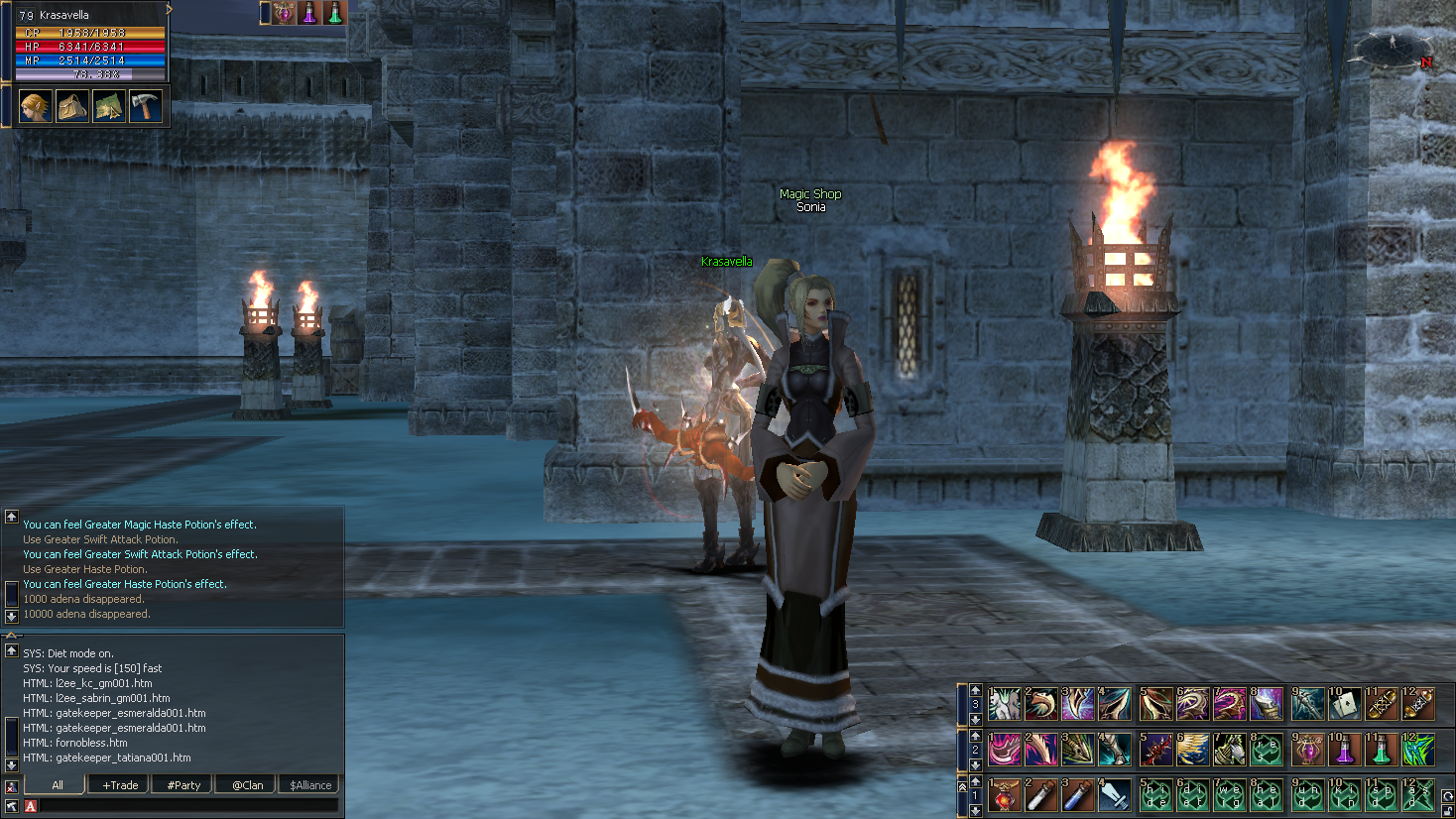Image resolution: width=1456 pixels, height=819 pixels.
Task: Use the green potion in hotbar row two
Action: (1381, 751)
